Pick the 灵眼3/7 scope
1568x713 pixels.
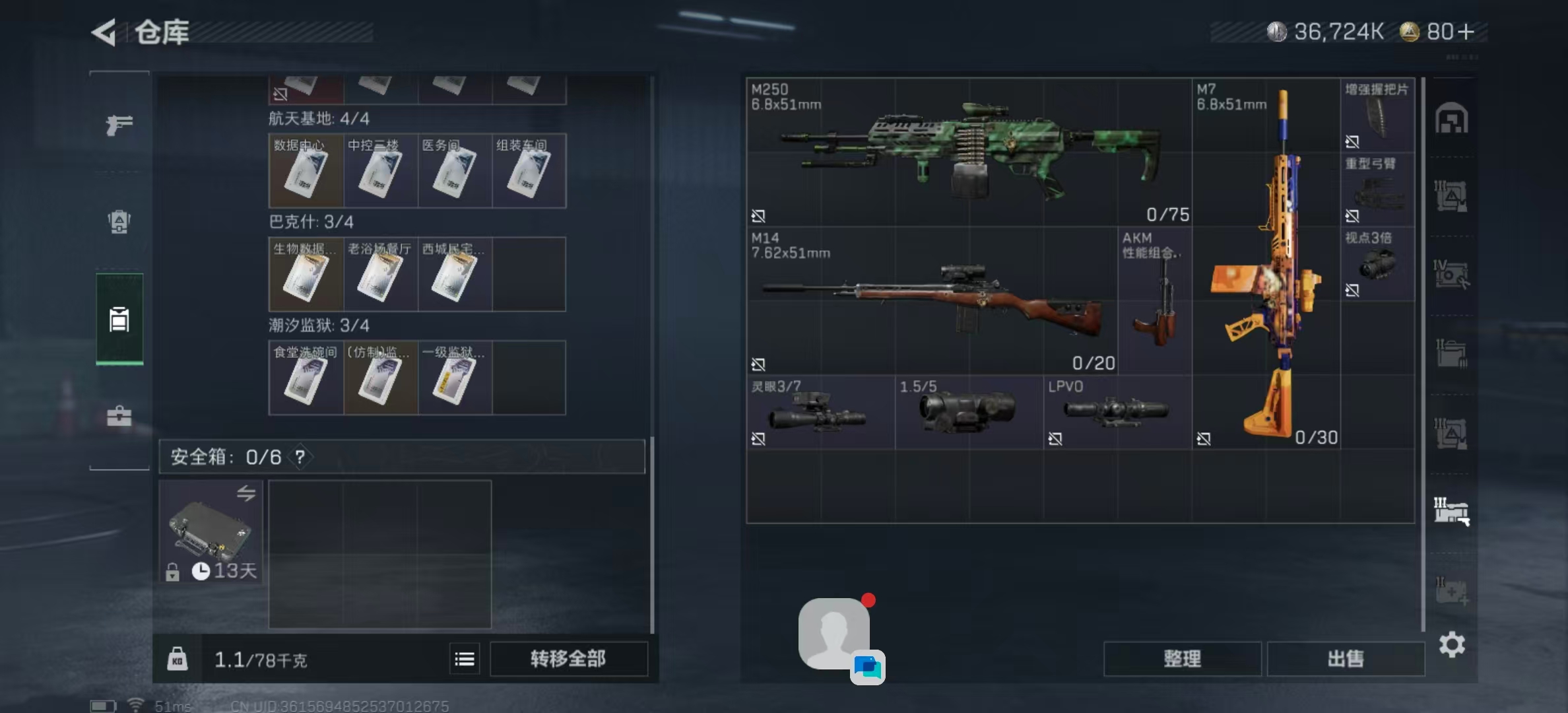pos(820,413)
